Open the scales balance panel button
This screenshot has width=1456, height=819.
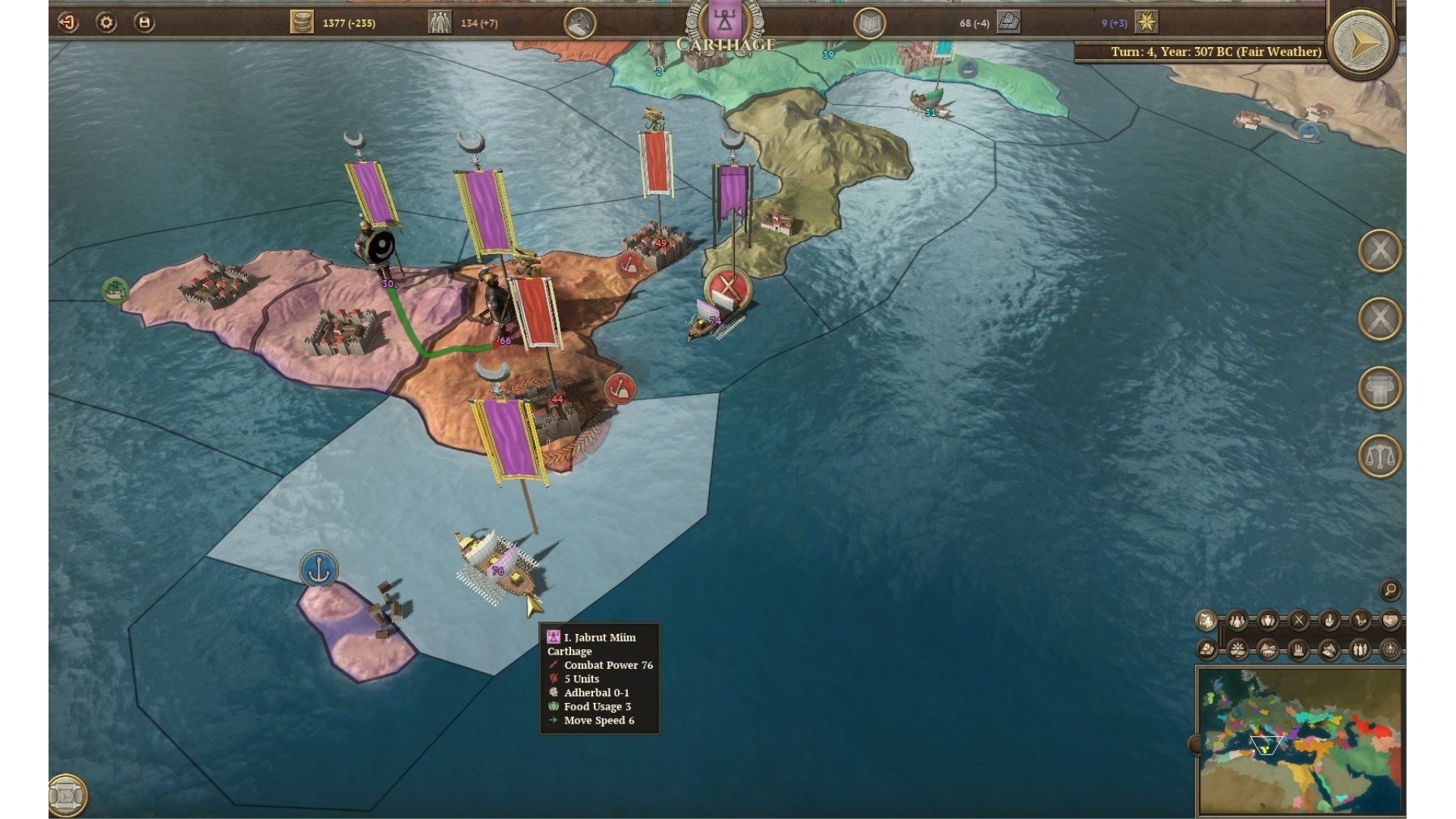[x=1379, y=456]
